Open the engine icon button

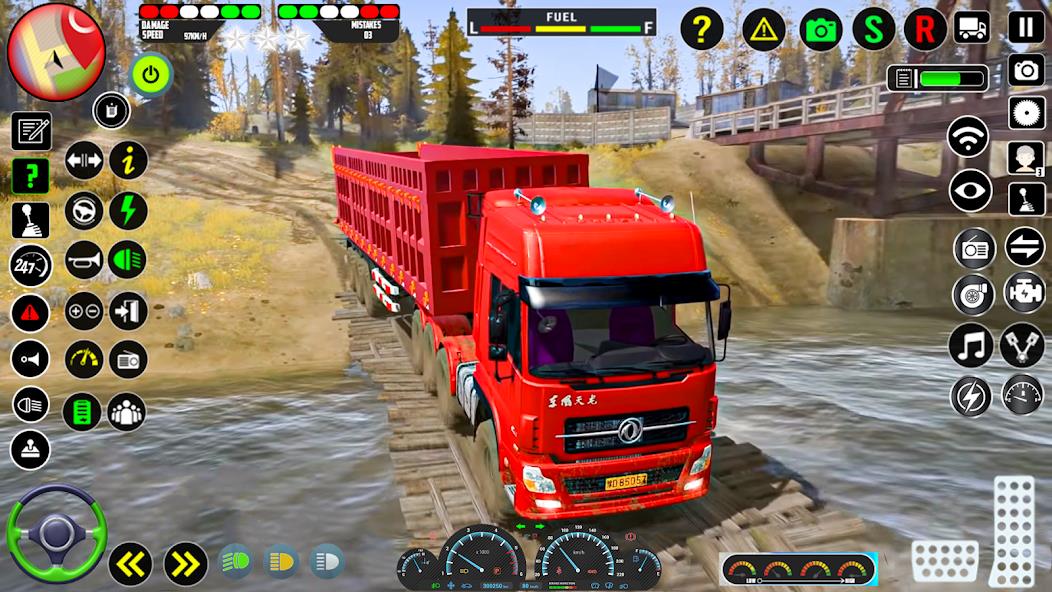(1024, 292)
